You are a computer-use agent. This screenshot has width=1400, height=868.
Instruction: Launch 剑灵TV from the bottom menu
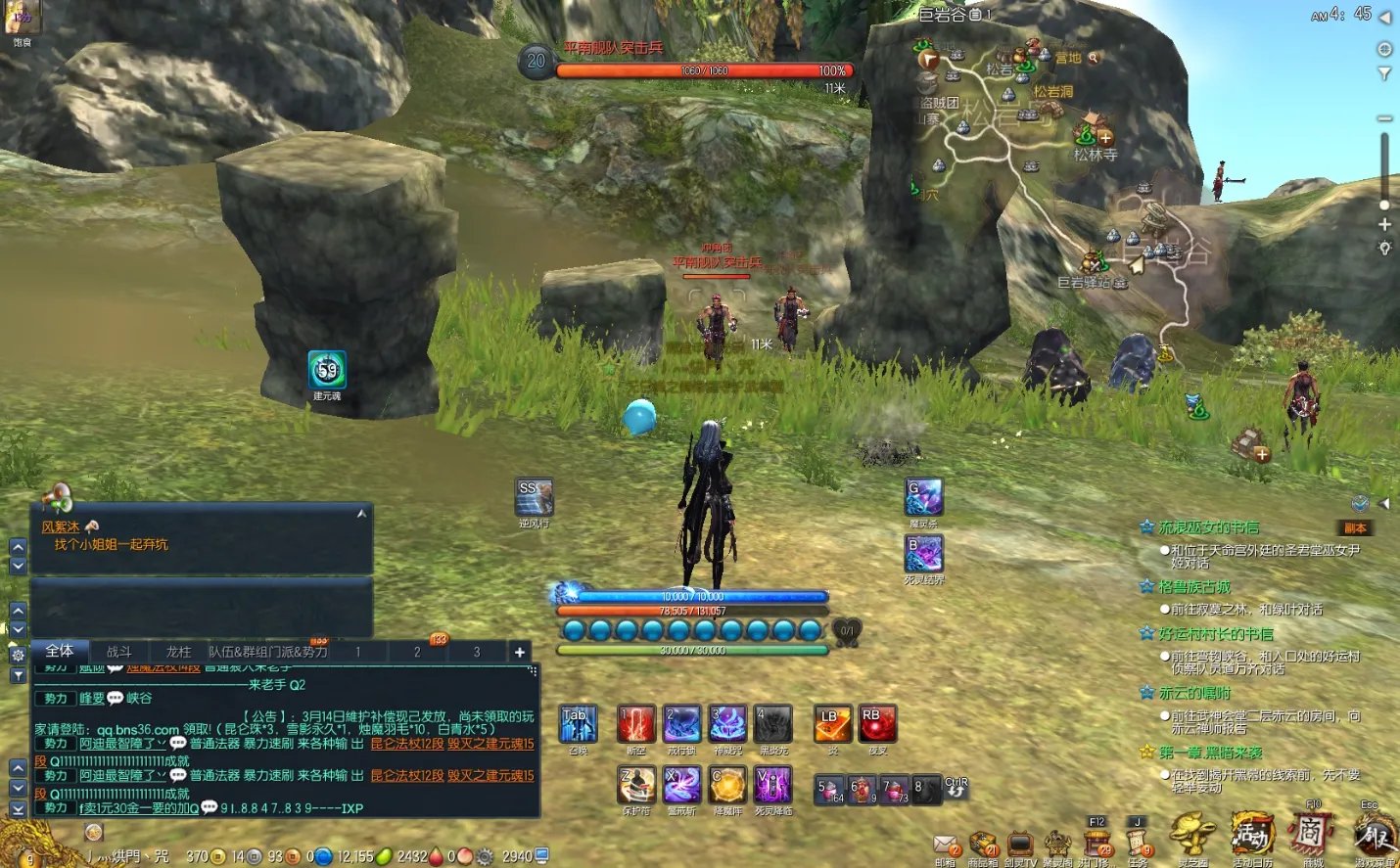(x=1019, y=845)
